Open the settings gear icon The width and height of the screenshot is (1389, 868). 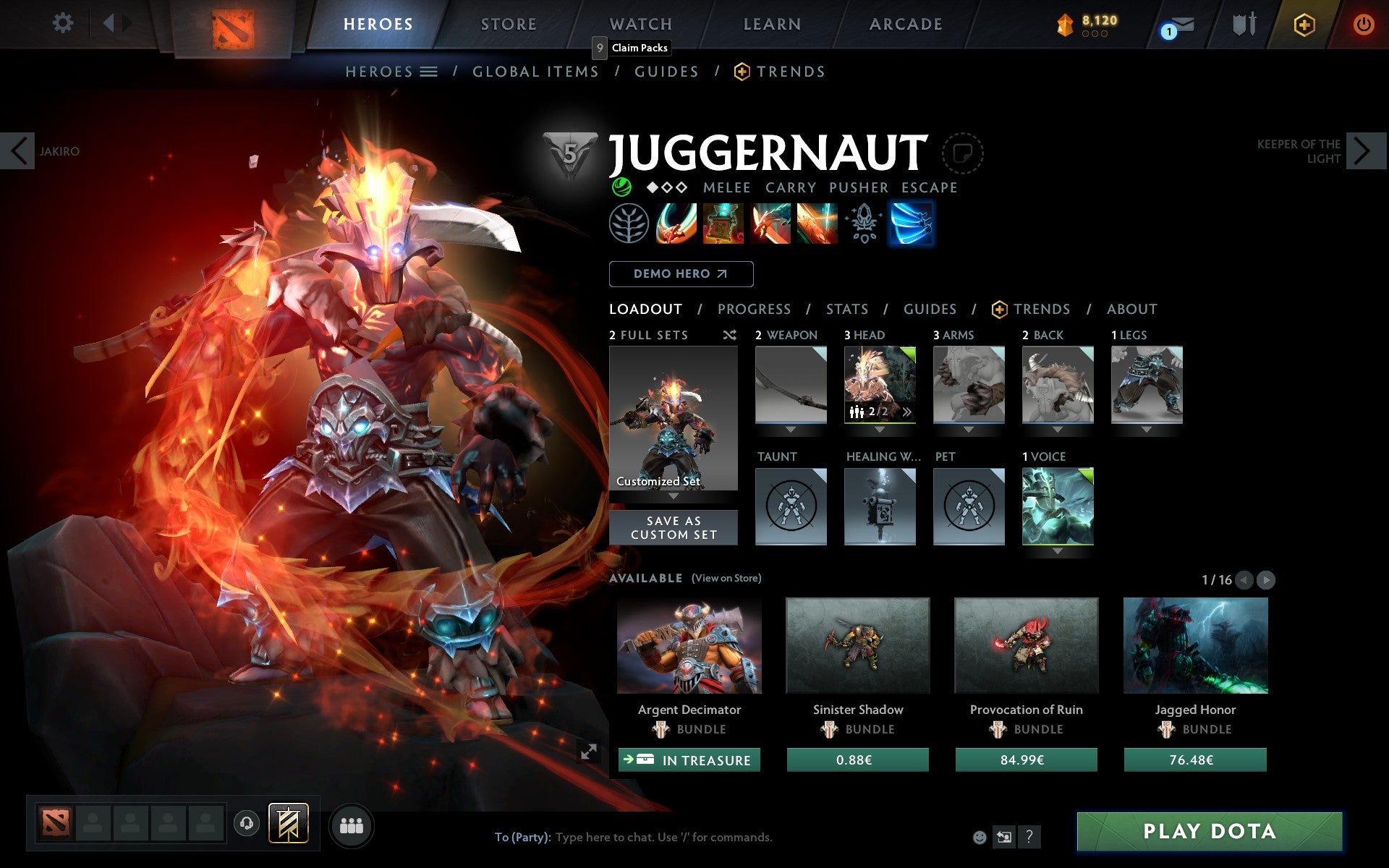coord(64,23)
